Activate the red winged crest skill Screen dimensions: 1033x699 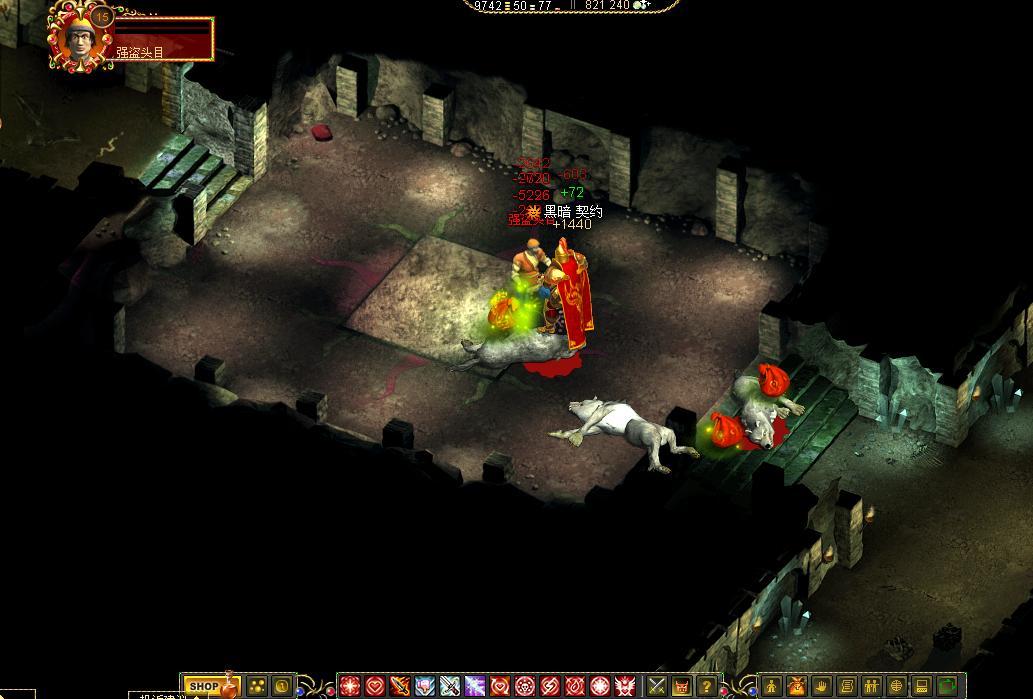pos(625,686)
